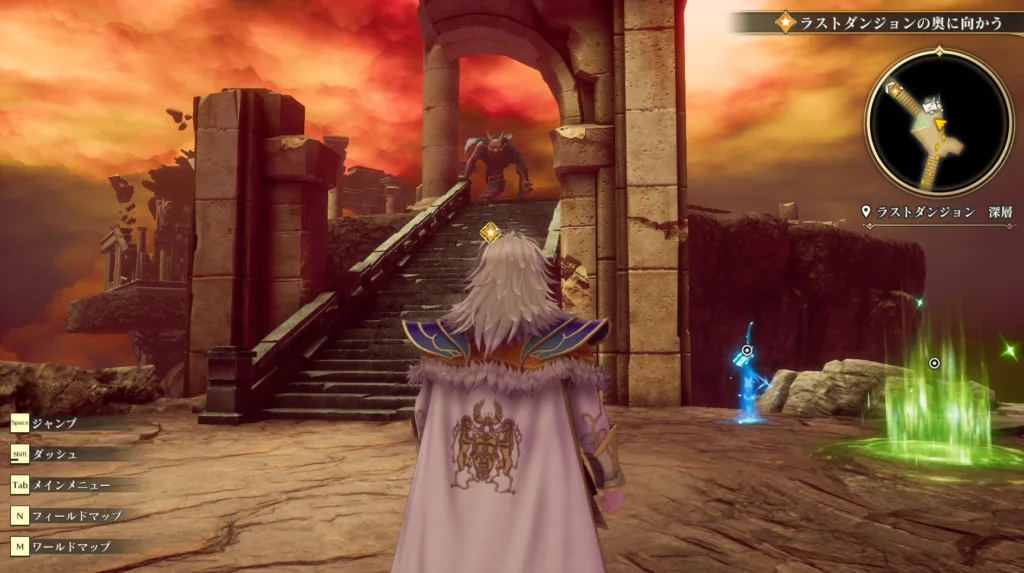Select the ラストダンジョン 深層 location label
Screen dimensions: 1024x573
click(937, 212)
